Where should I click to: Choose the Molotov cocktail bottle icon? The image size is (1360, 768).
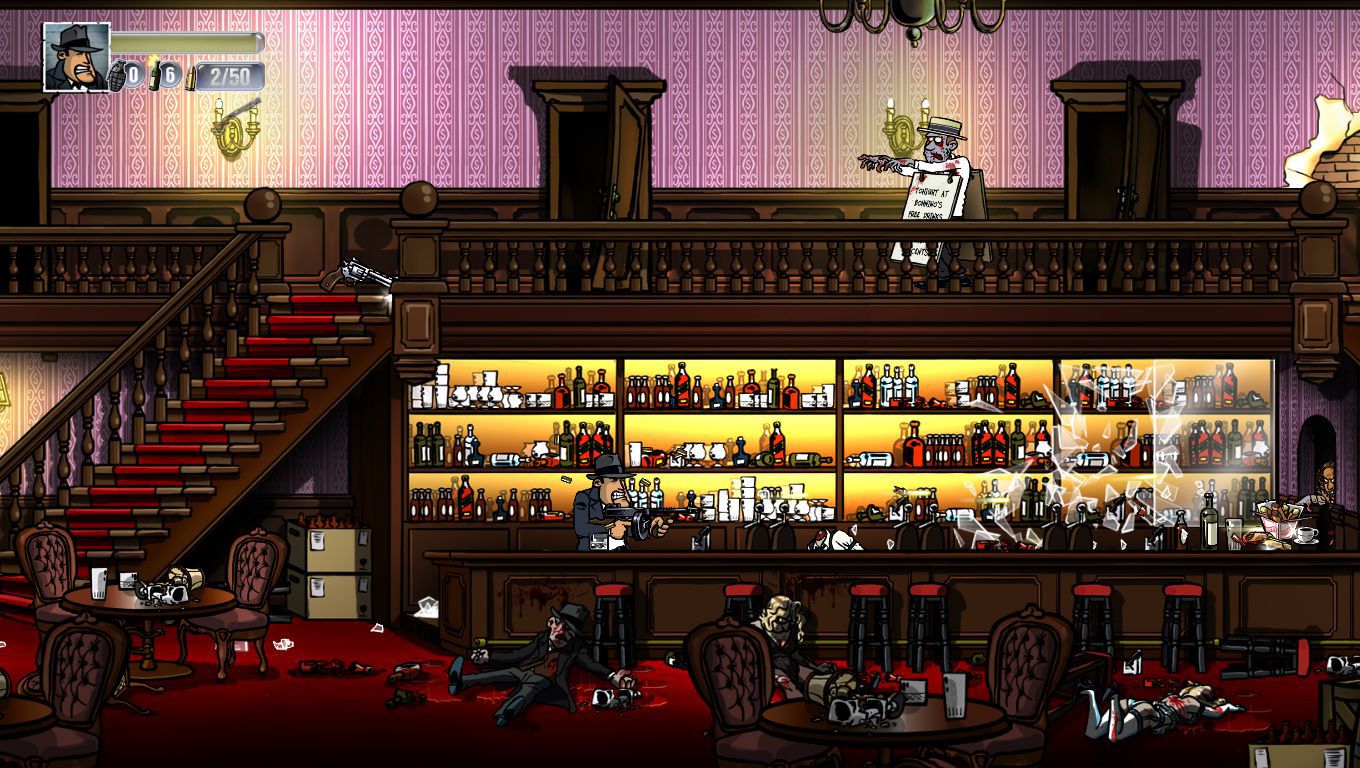(155, 75)
